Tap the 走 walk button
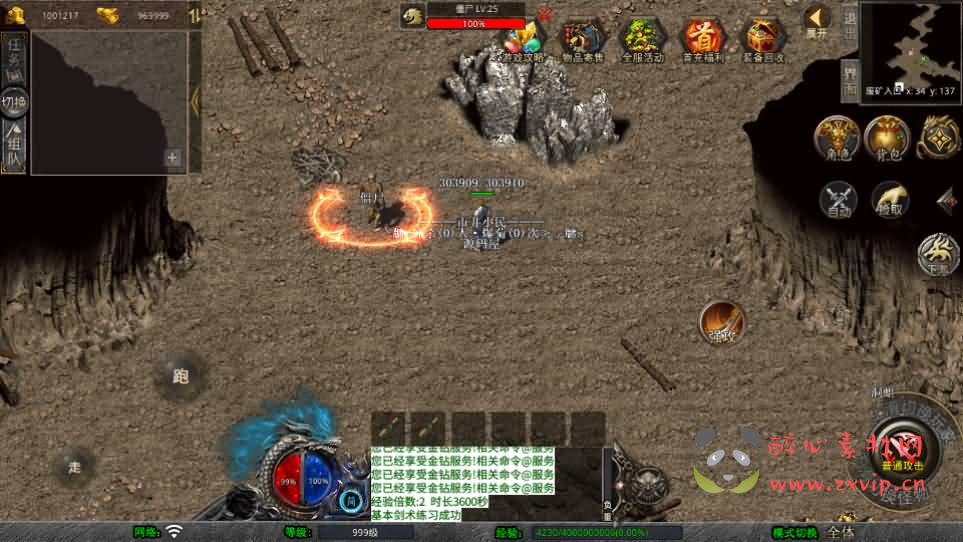This screenshot has width=963, height=542. pyautogui.click(x=75, y=466)
